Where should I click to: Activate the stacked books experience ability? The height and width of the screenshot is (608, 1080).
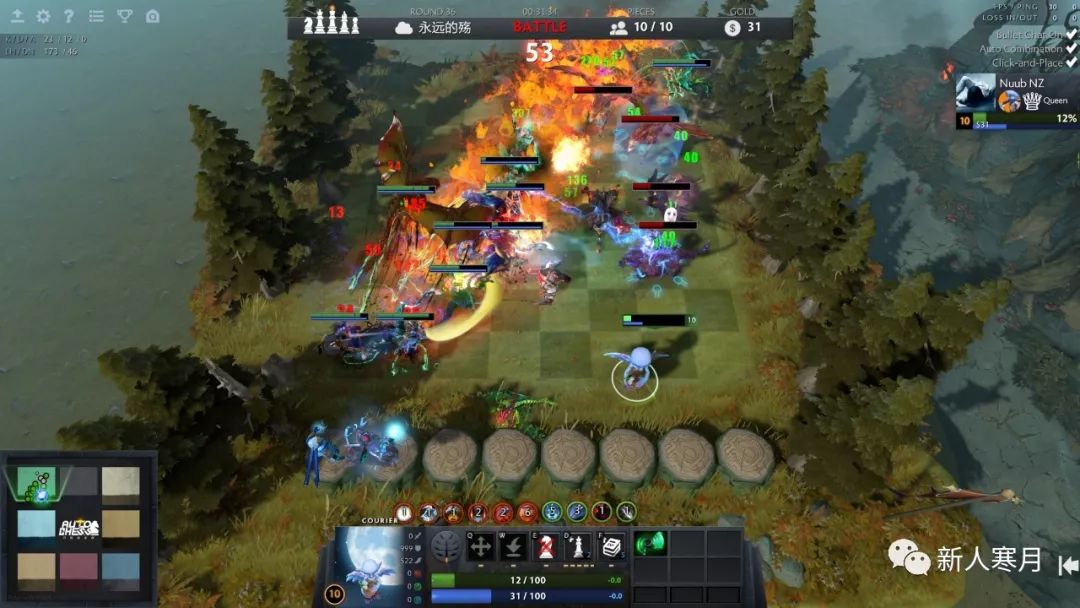coord(611,547)
